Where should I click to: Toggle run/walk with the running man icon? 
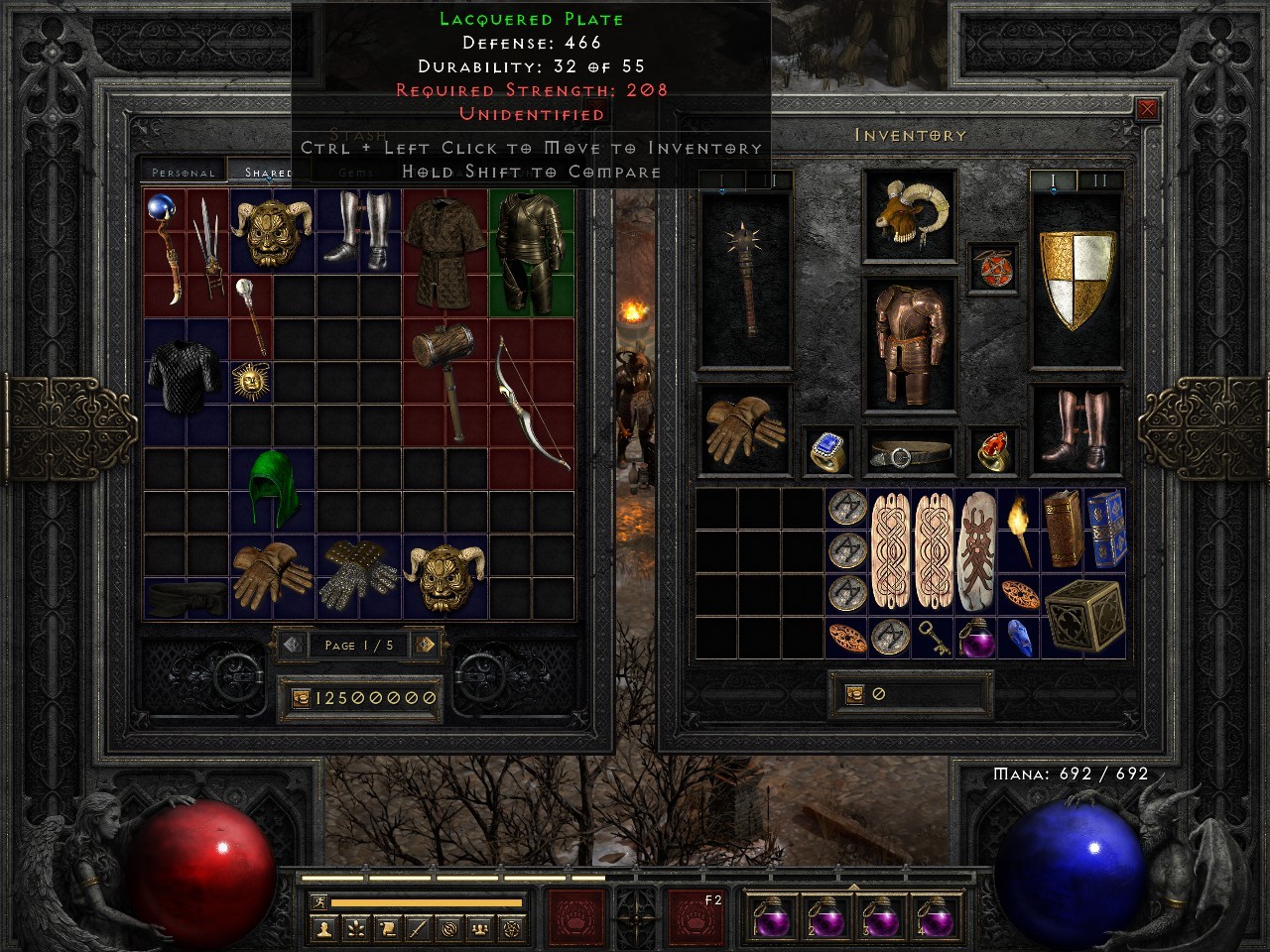click(x=319, y=902)
